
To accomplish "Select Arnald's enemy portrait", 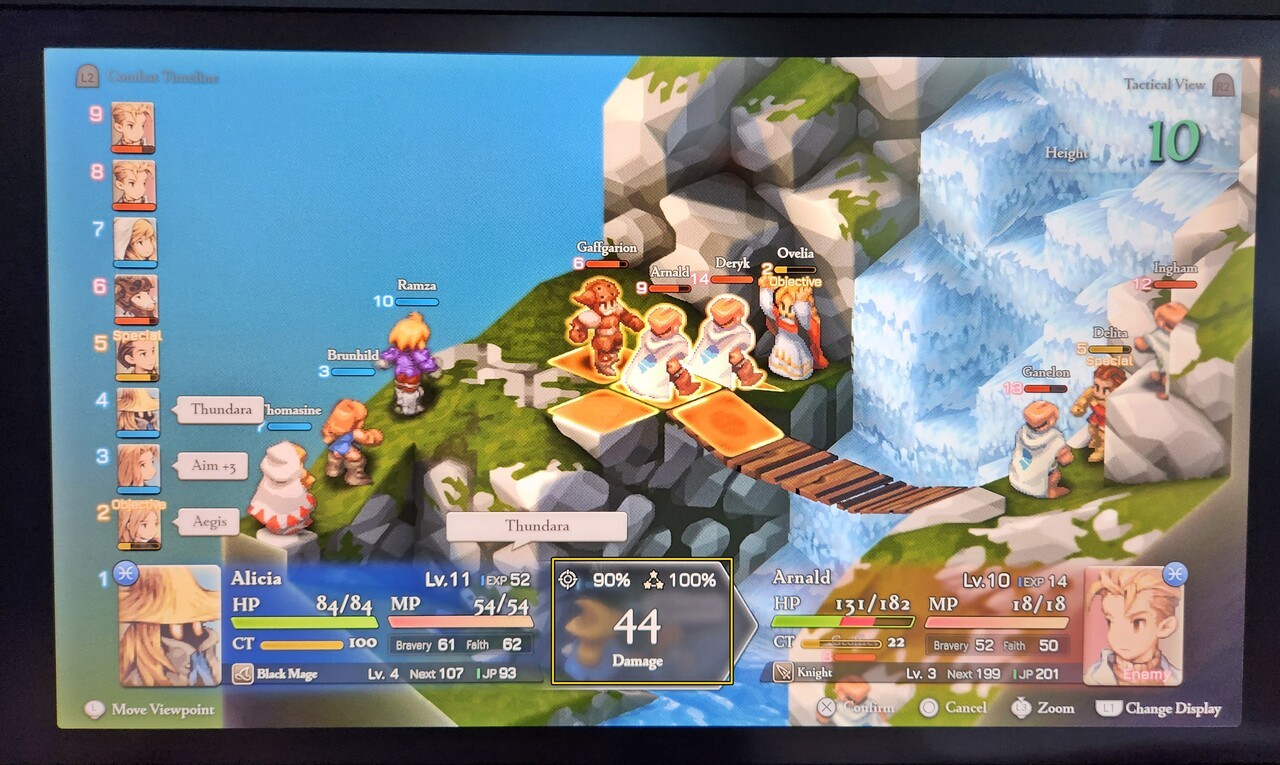I will (x=1133, y=625).
